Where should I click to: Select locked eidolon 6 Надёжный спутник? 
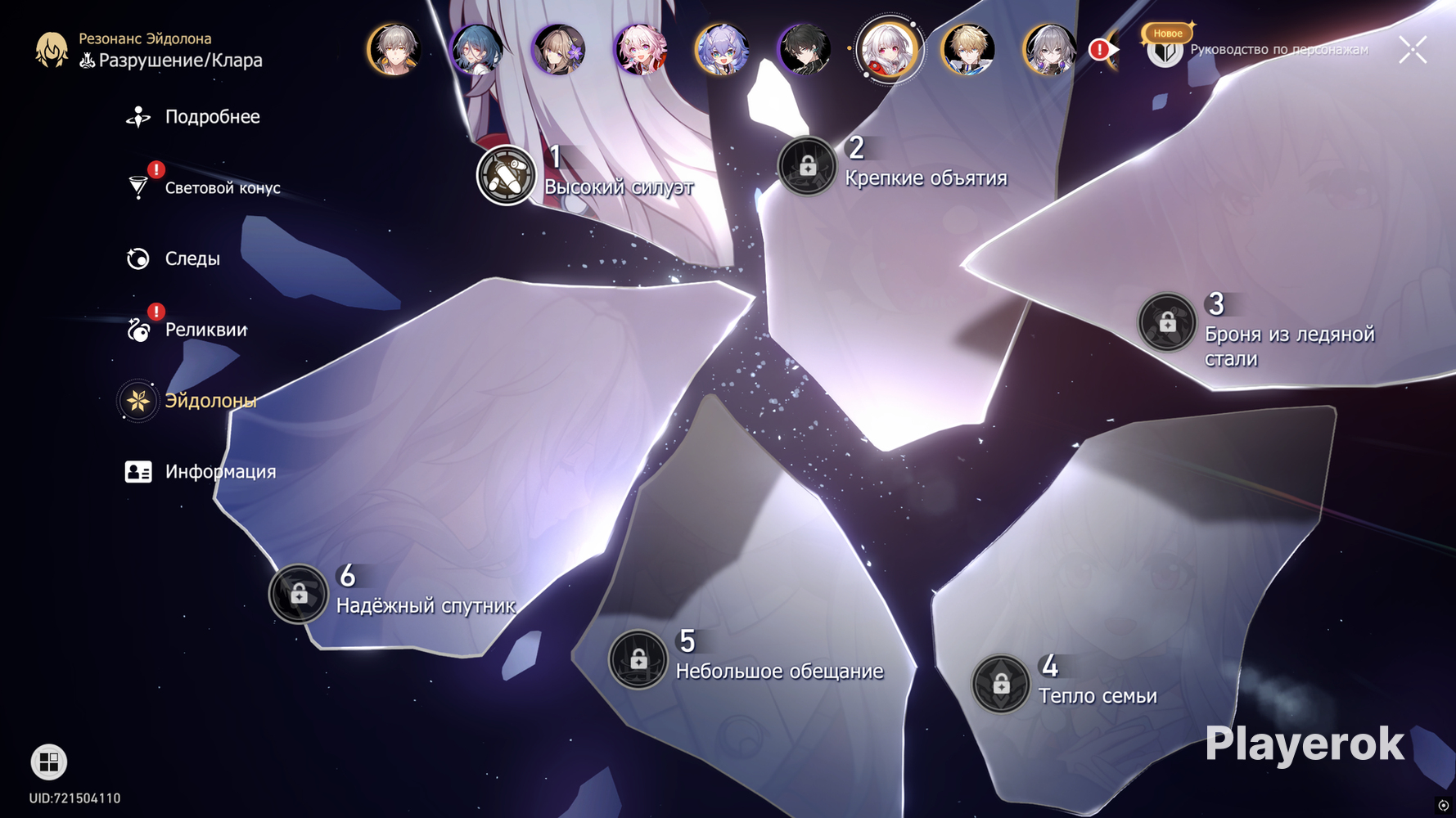tap(299, 594)
